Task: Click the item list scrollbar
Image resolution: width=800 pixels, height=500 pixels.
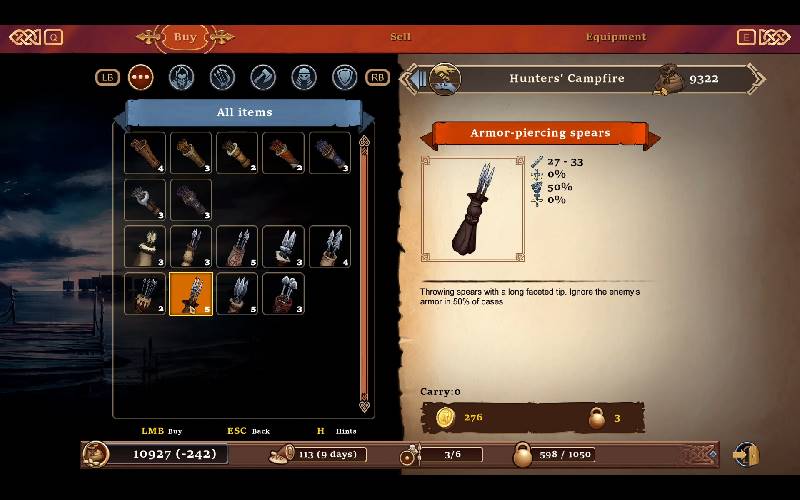Action: [x=364, y=270]
